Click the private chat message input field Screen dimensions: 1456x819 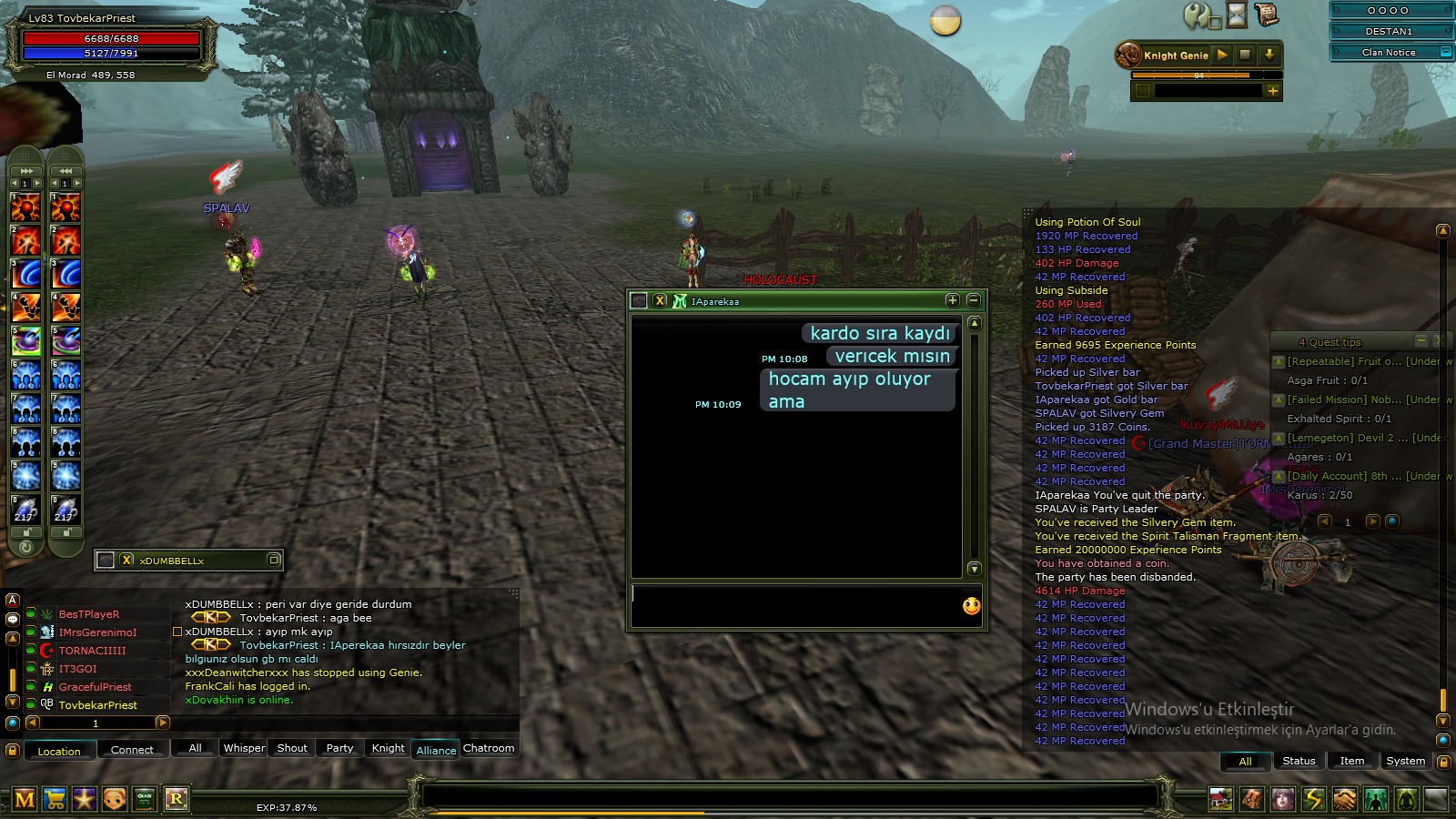792,605
